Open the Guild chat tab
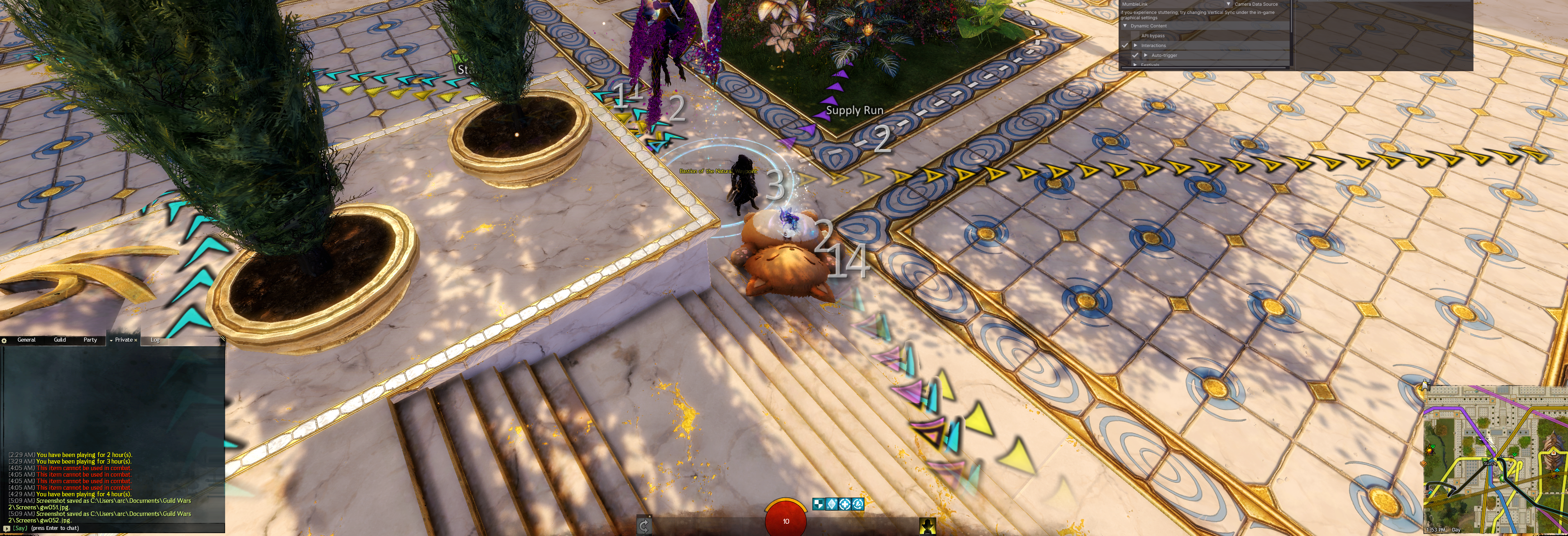The height and width of the screenshot is (536, 1568). point(60,340)
